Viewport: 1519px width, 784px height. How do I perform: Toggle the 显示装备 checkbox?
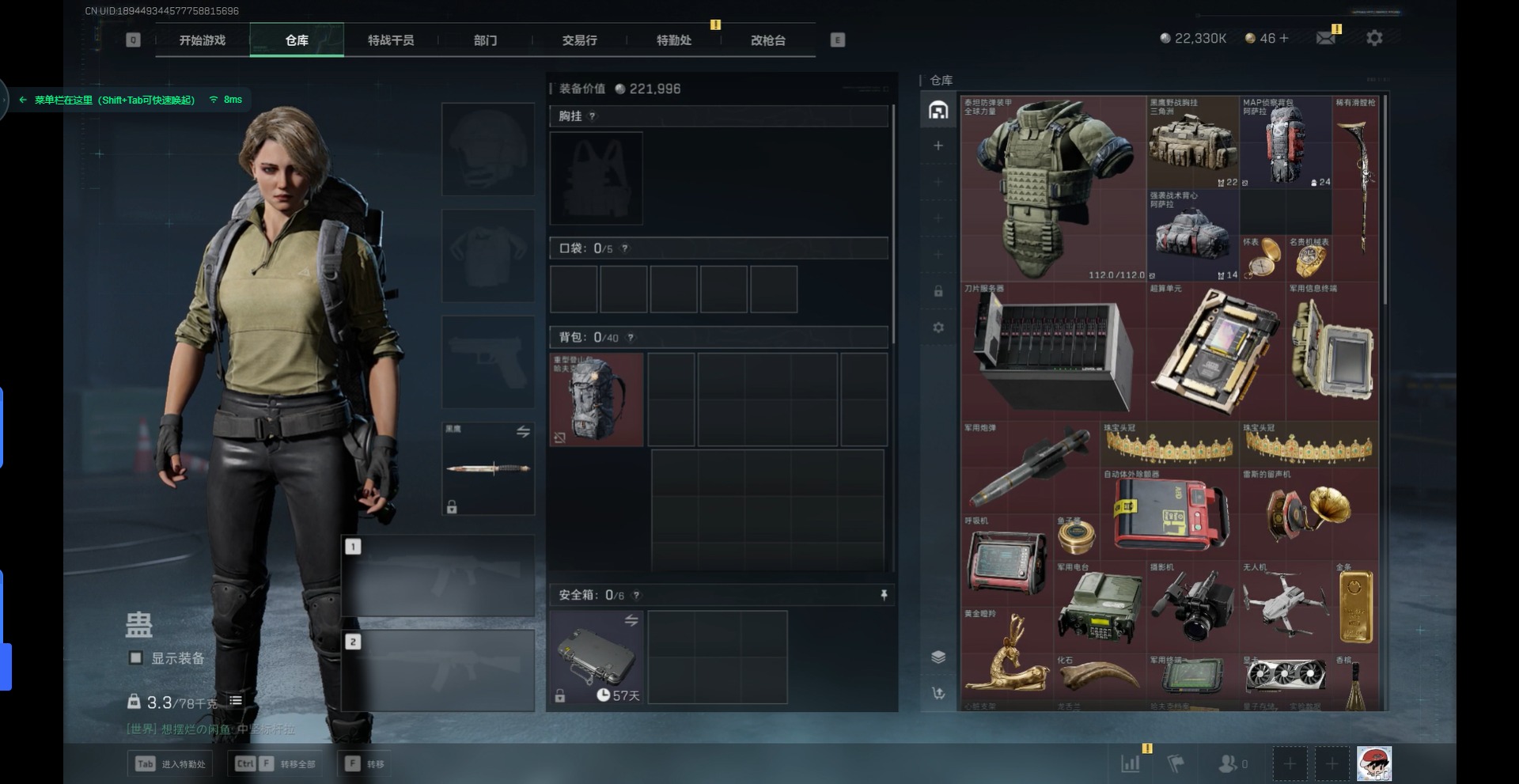[x=136, y=658]
